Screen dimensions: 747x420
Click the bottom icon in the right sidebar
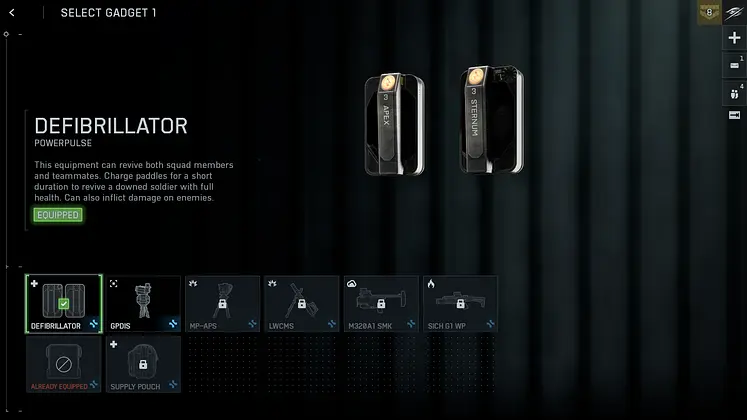(735, 116)
